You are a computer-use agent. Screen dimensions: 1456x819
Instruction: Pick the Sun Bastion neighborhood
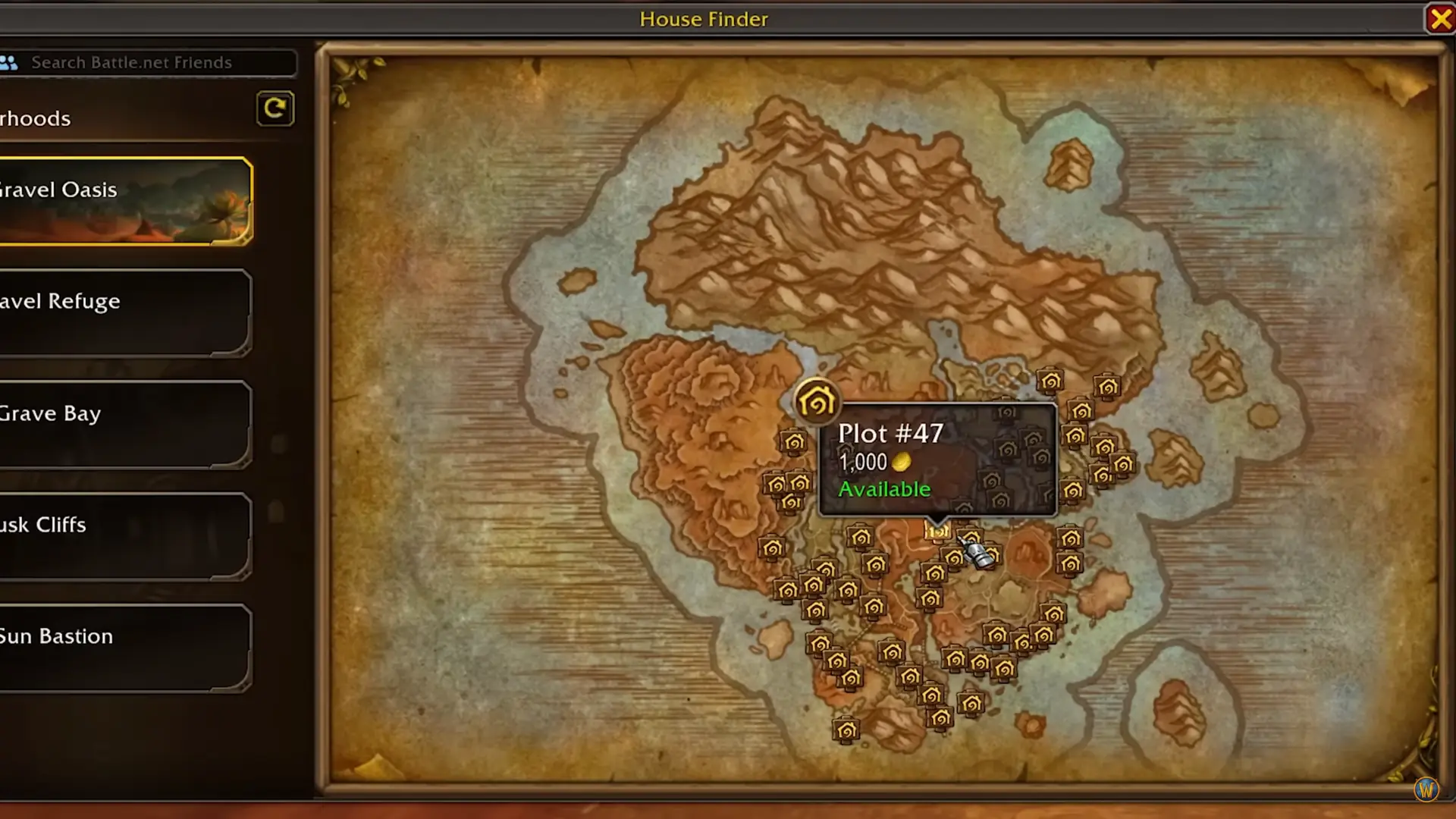coord(125,647)
